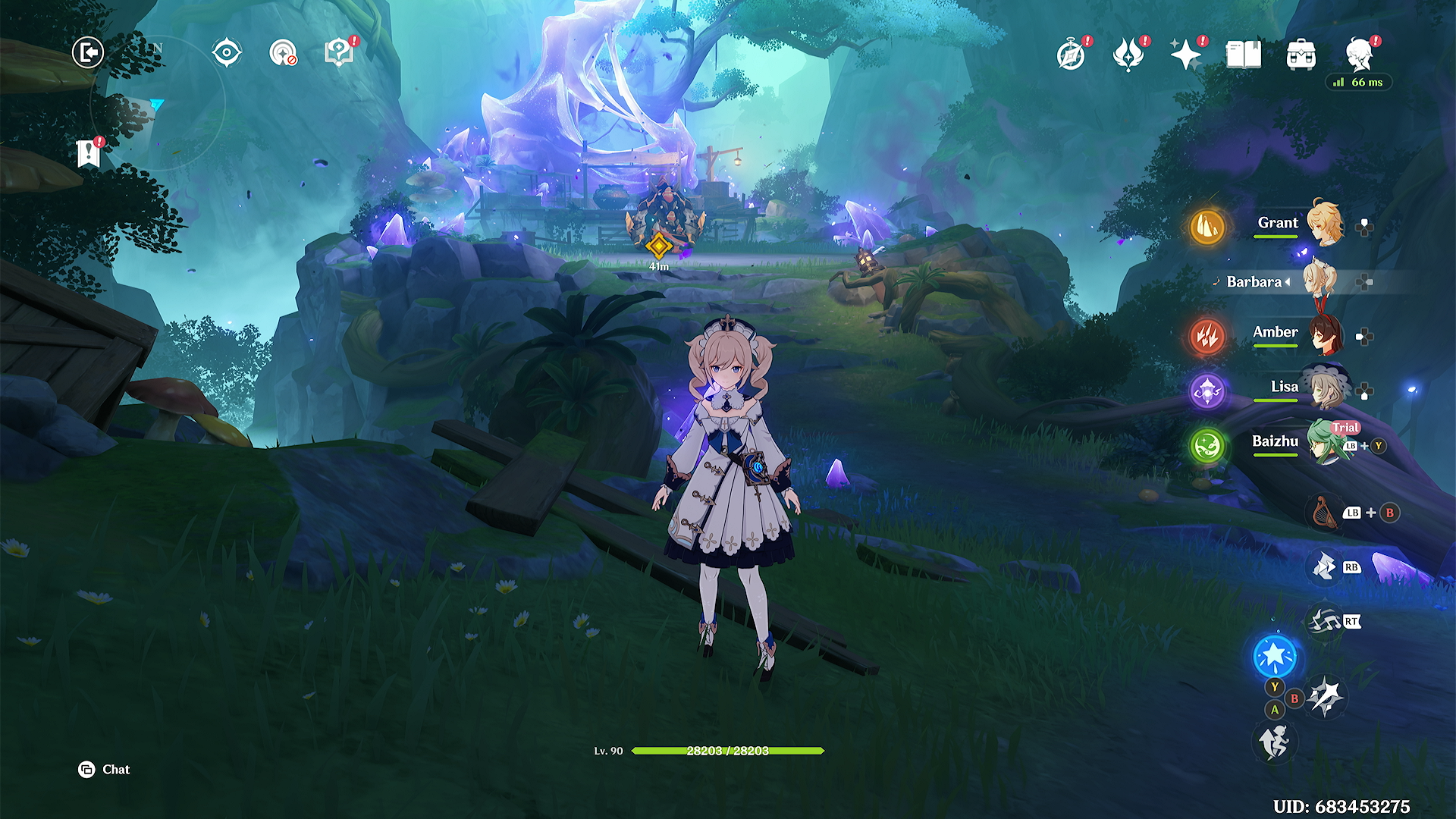
Task: Open the backpack inventory
Action: pyautogui.click(x=1301, y=55)
